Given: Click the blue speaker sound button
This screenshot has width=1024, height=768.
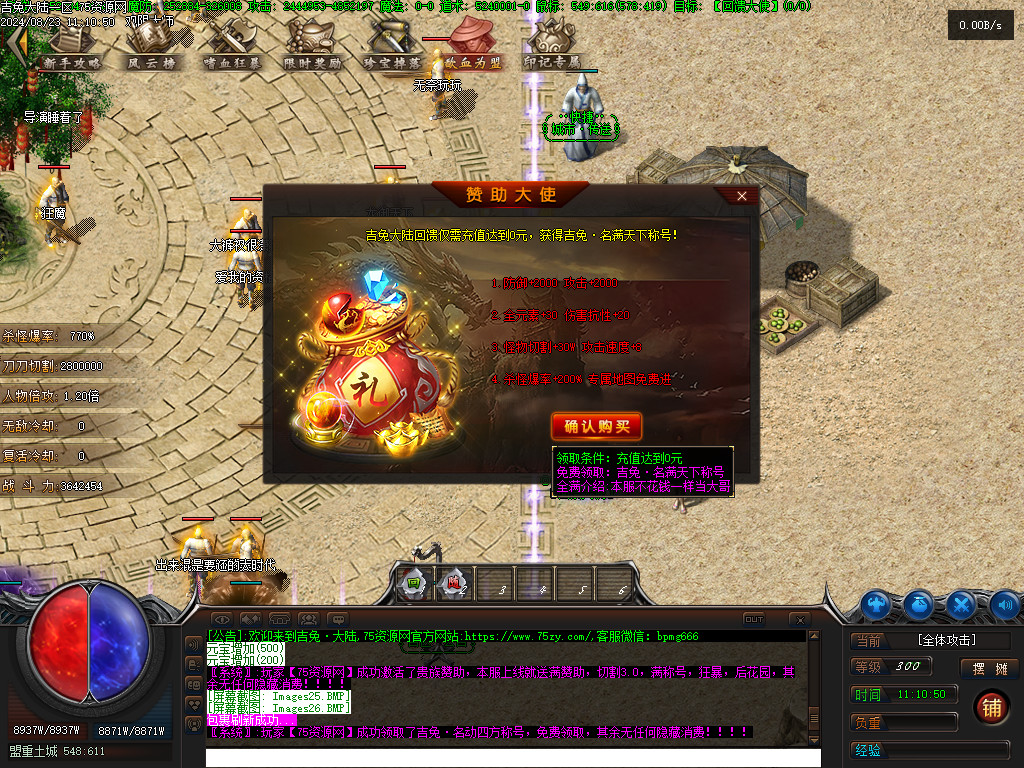Looking at the screenshot, I should click(1004, 604).
